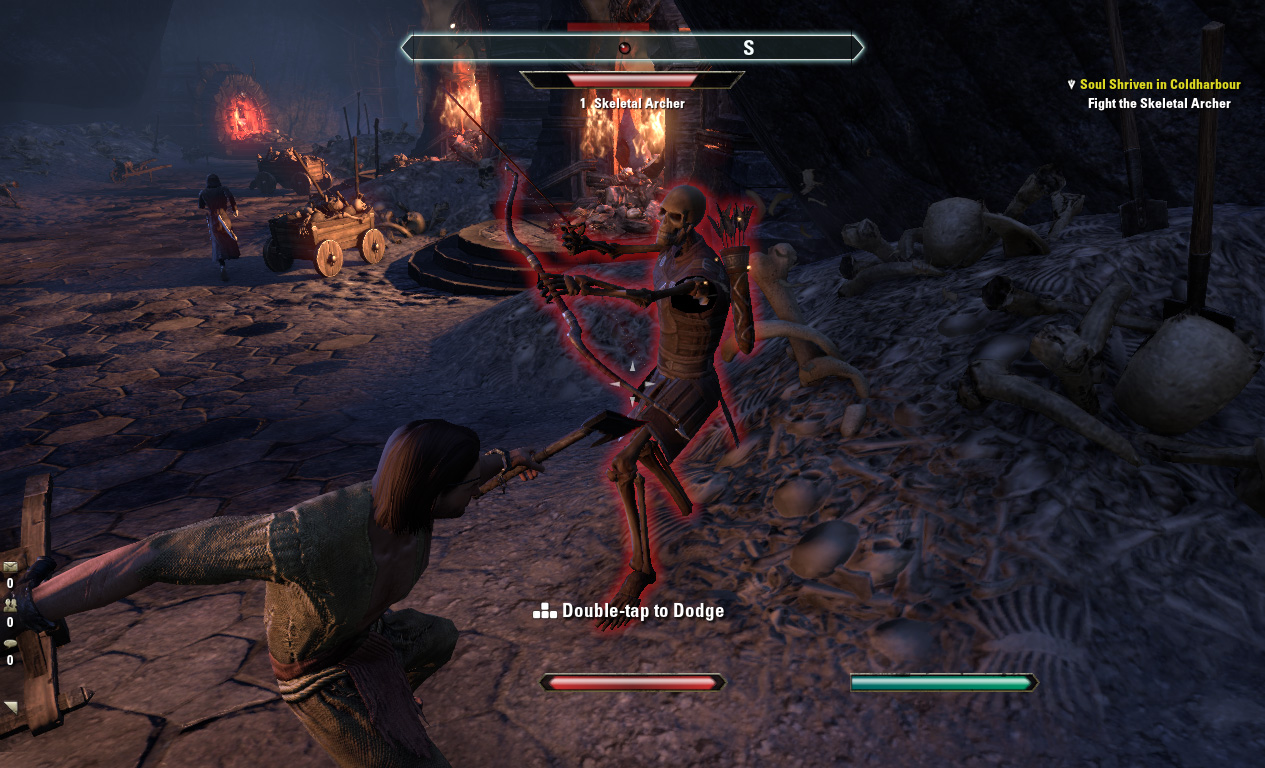Open the group members icon

10,605
